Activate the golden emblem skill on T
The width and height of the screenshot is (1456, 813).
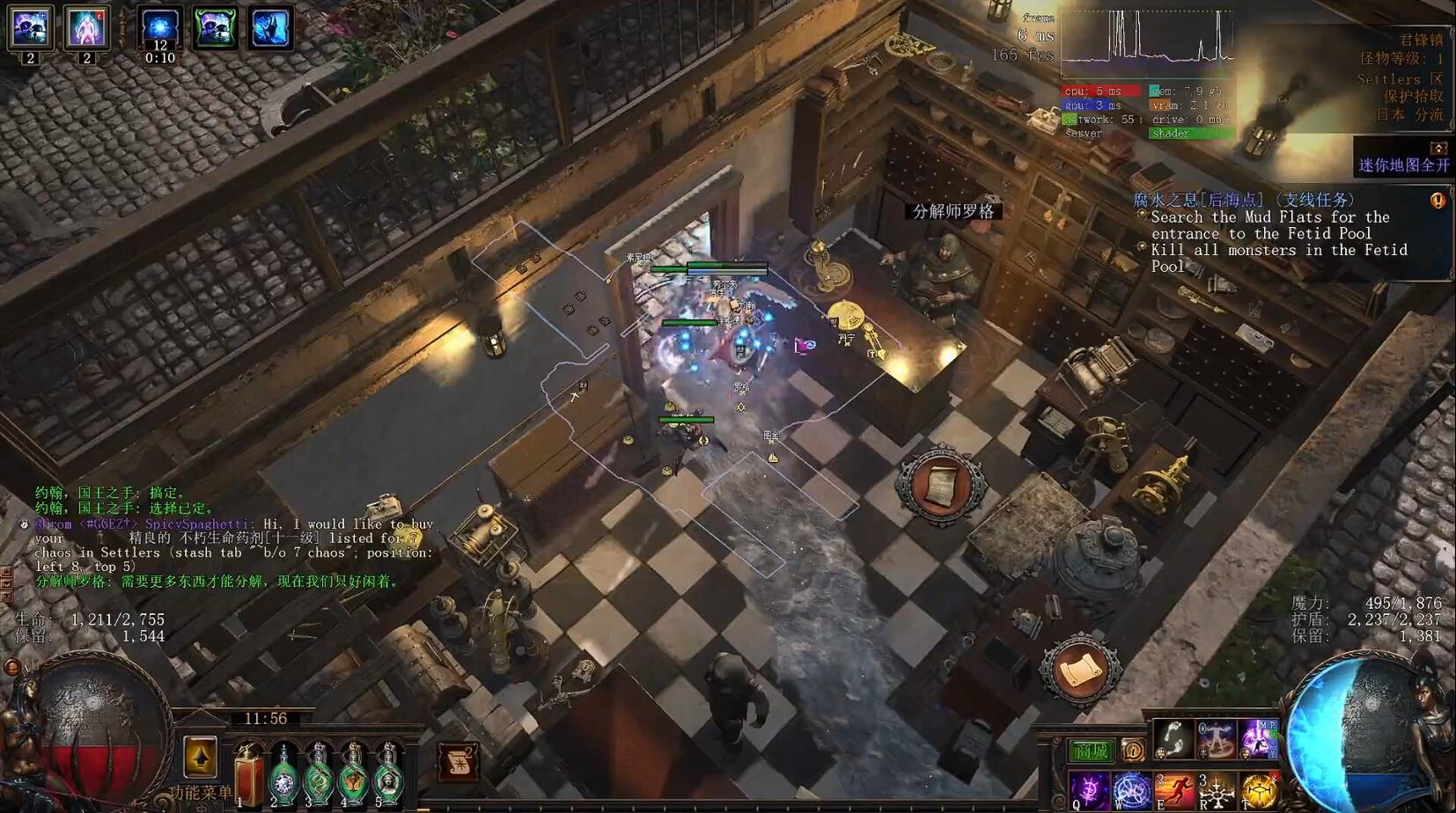[1259, 791]
